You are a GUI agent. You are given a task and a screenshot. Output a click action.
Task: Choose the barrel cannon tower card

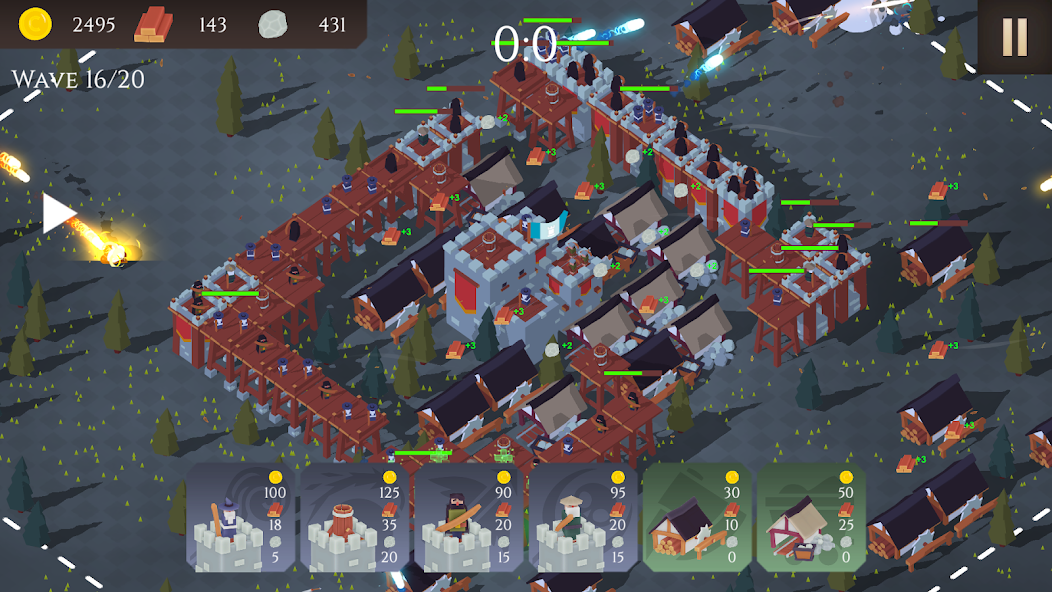pos(355,517)
